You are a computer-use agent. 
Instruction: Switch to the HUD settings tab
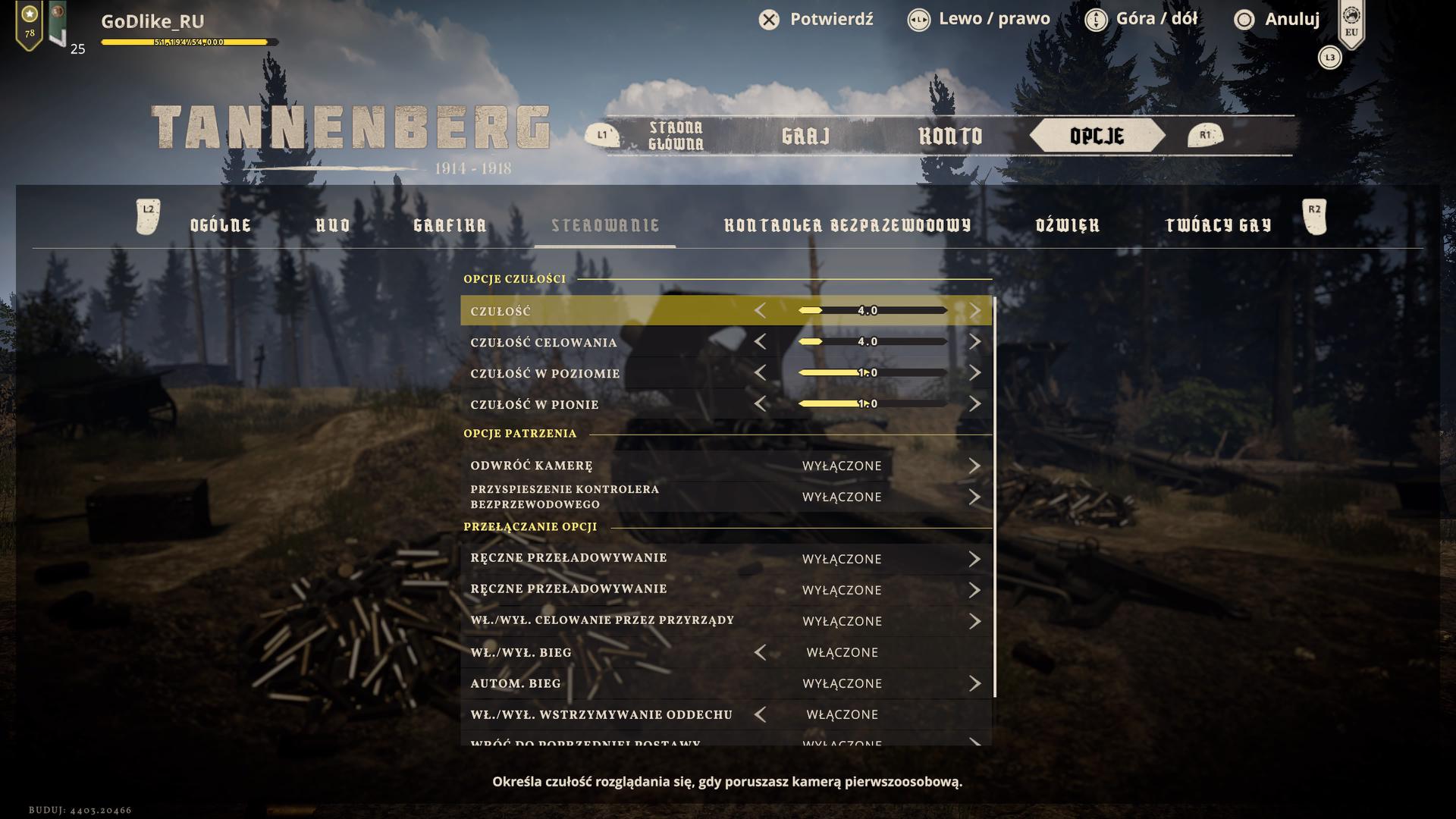point(333,225)
